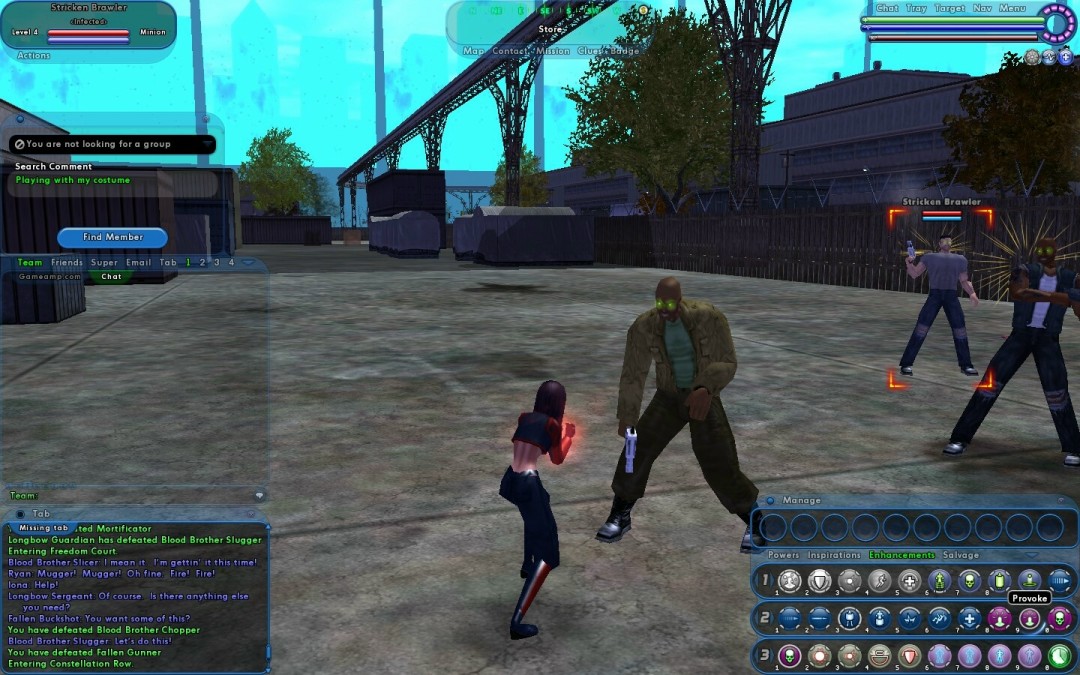This screenshot has height=675, width=1080.
Task: Show the Mission window
Action: click(x=552, y=51)
